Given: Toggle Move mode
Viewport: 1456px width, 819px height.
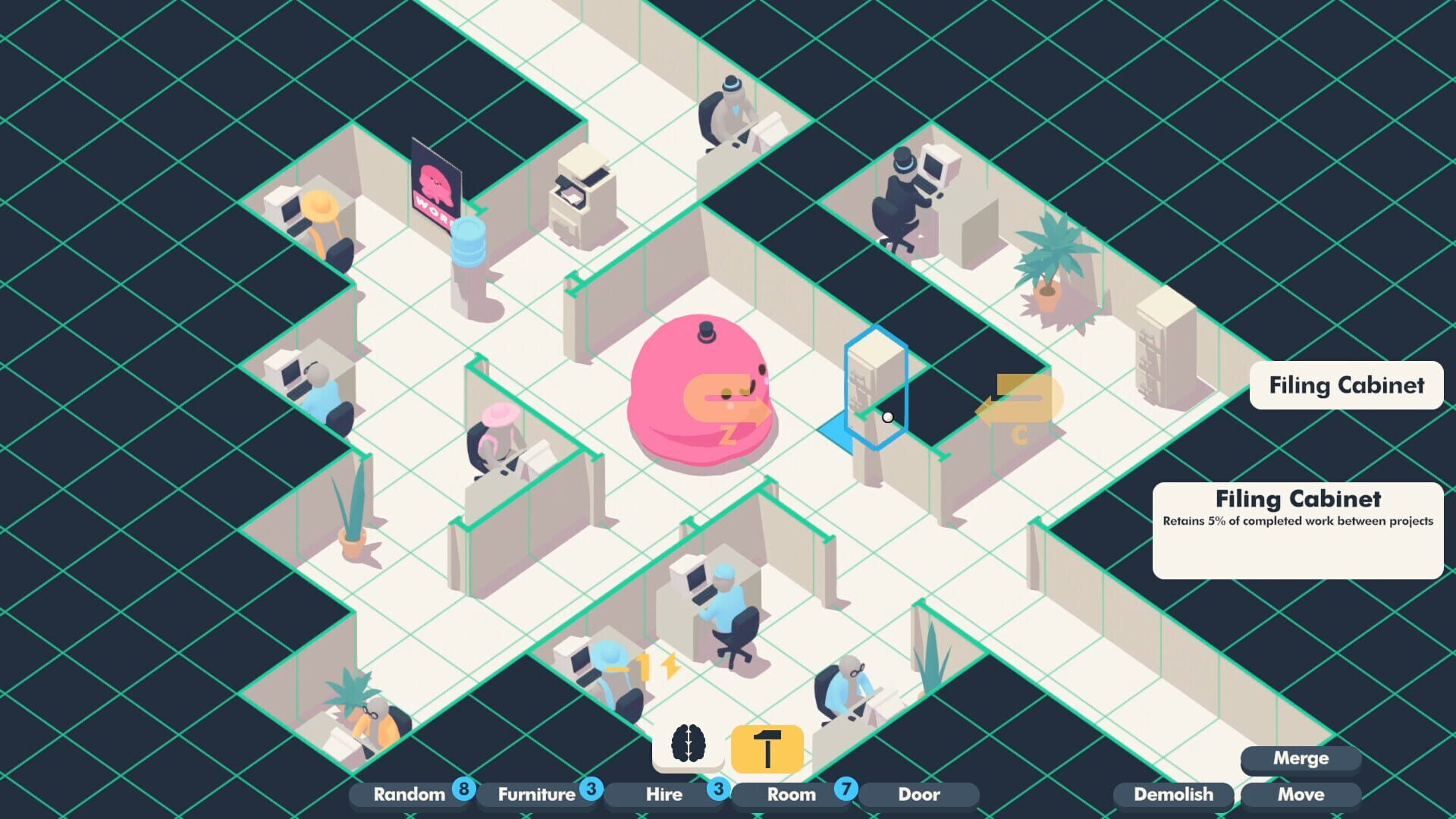Looking at the screenshot, I should [1301, 795].
